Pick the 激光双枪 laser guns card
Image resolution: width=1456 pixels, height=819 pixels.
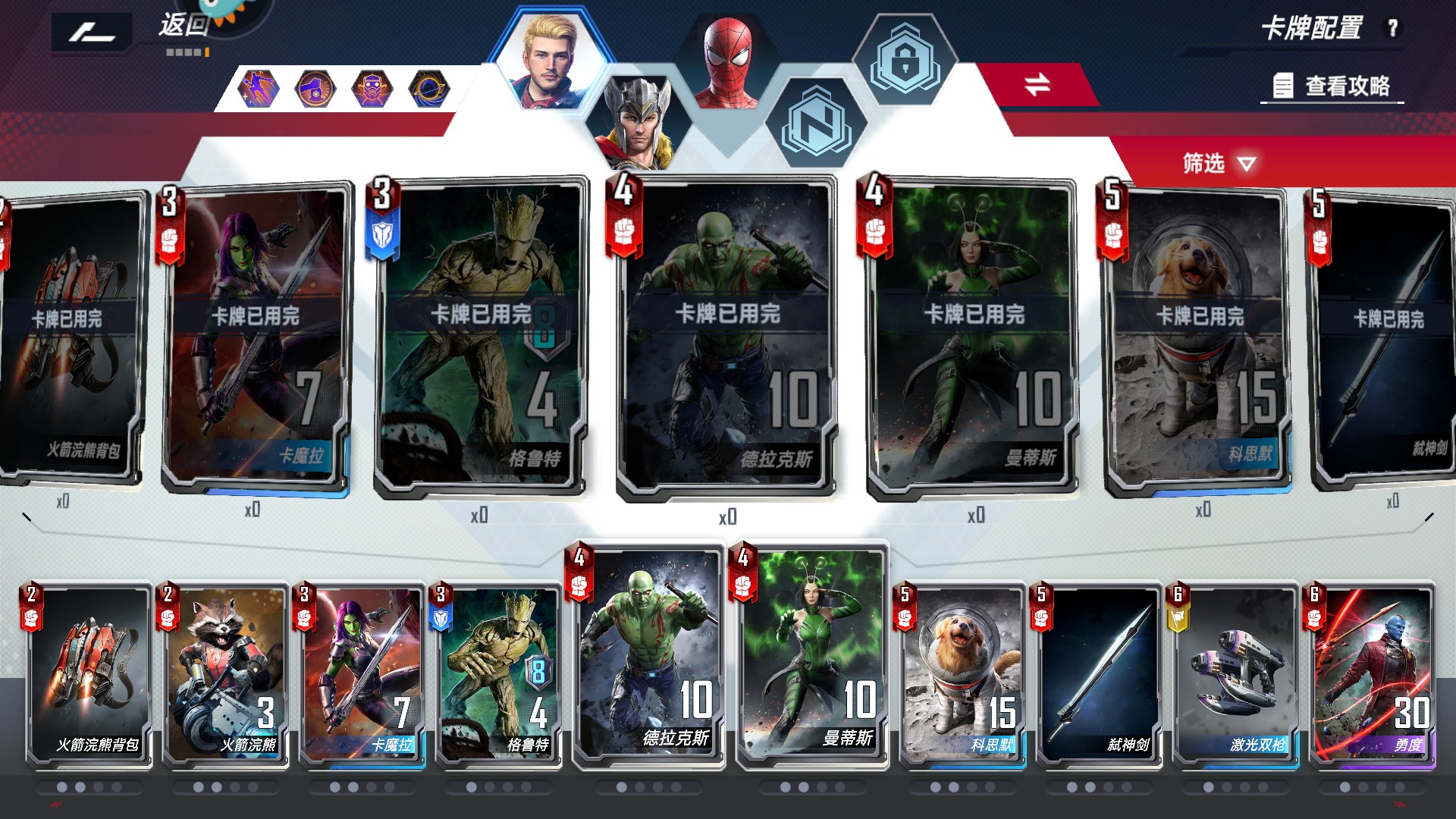point(1236,675)
